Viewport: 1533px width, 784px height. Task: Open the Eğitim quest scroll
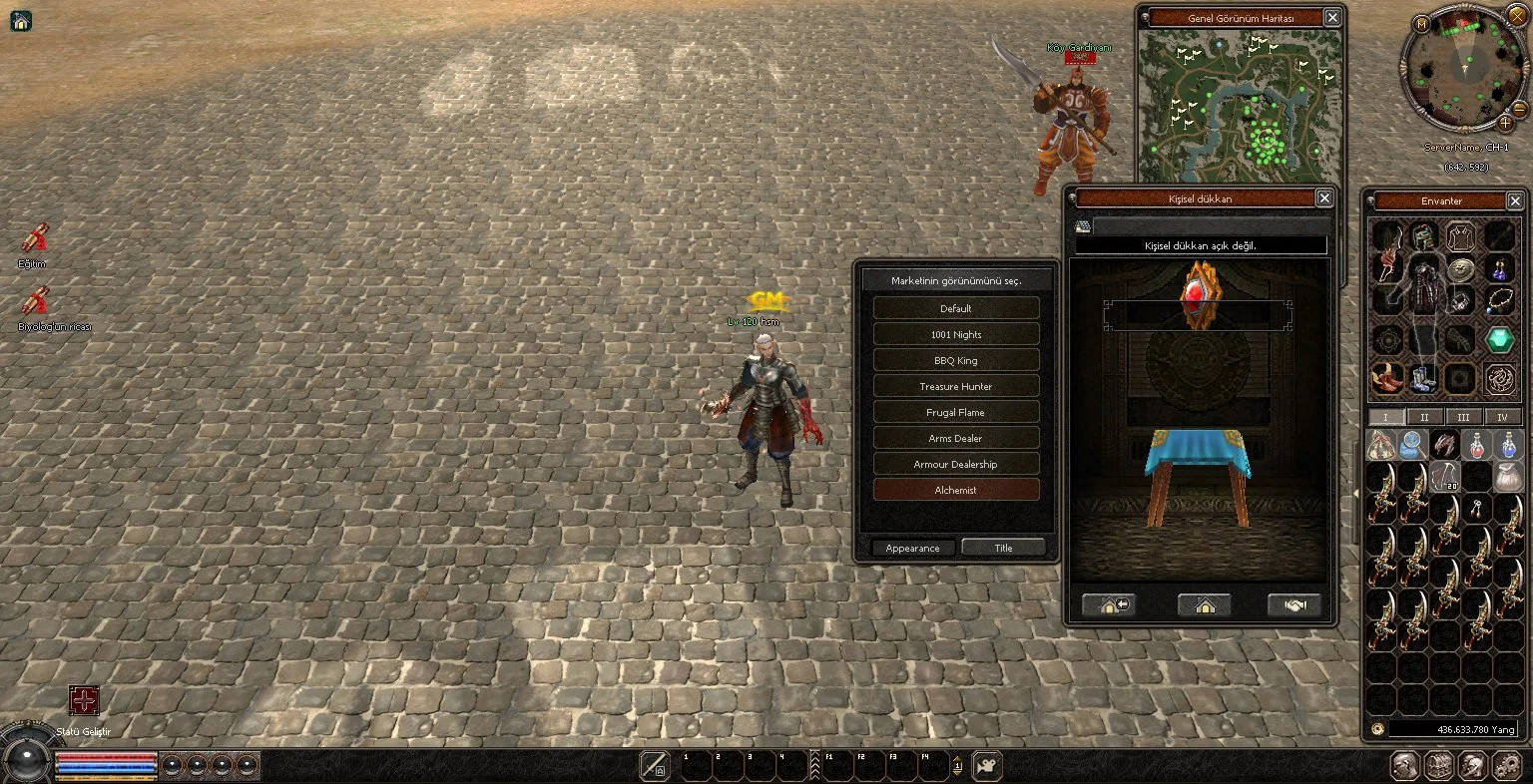[x=35, y=239]
